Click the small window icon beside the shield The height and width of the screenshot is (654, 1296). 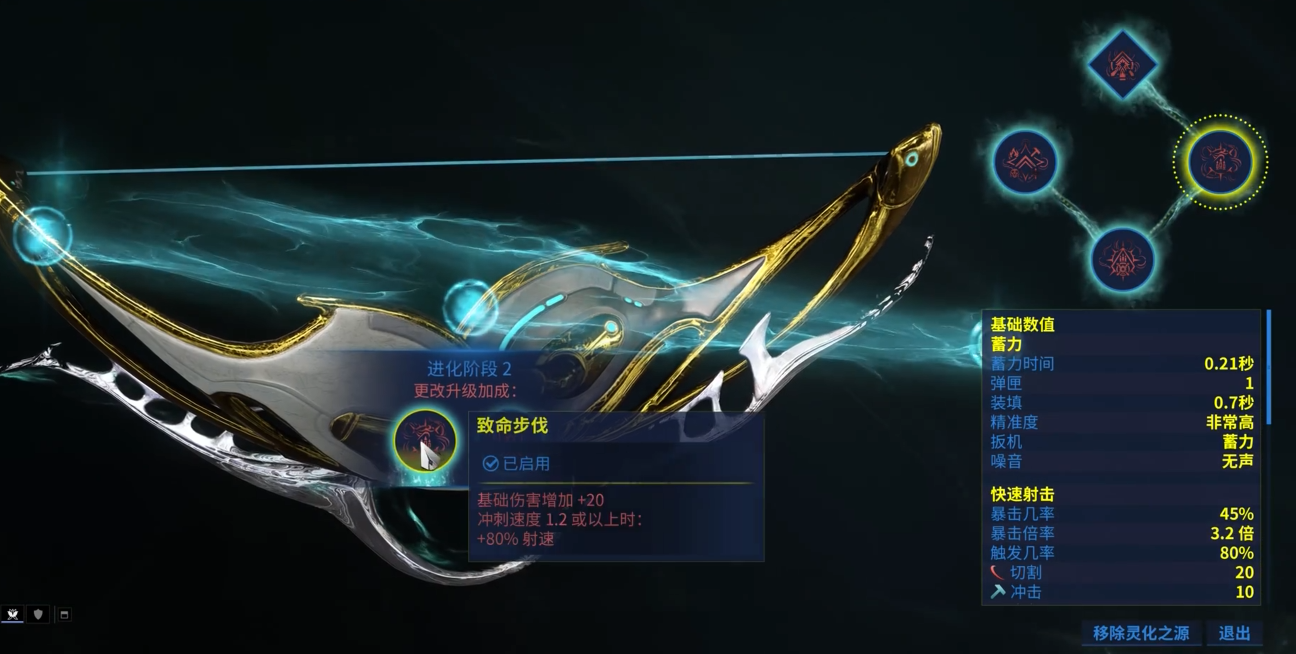click(x=63, y=614)
